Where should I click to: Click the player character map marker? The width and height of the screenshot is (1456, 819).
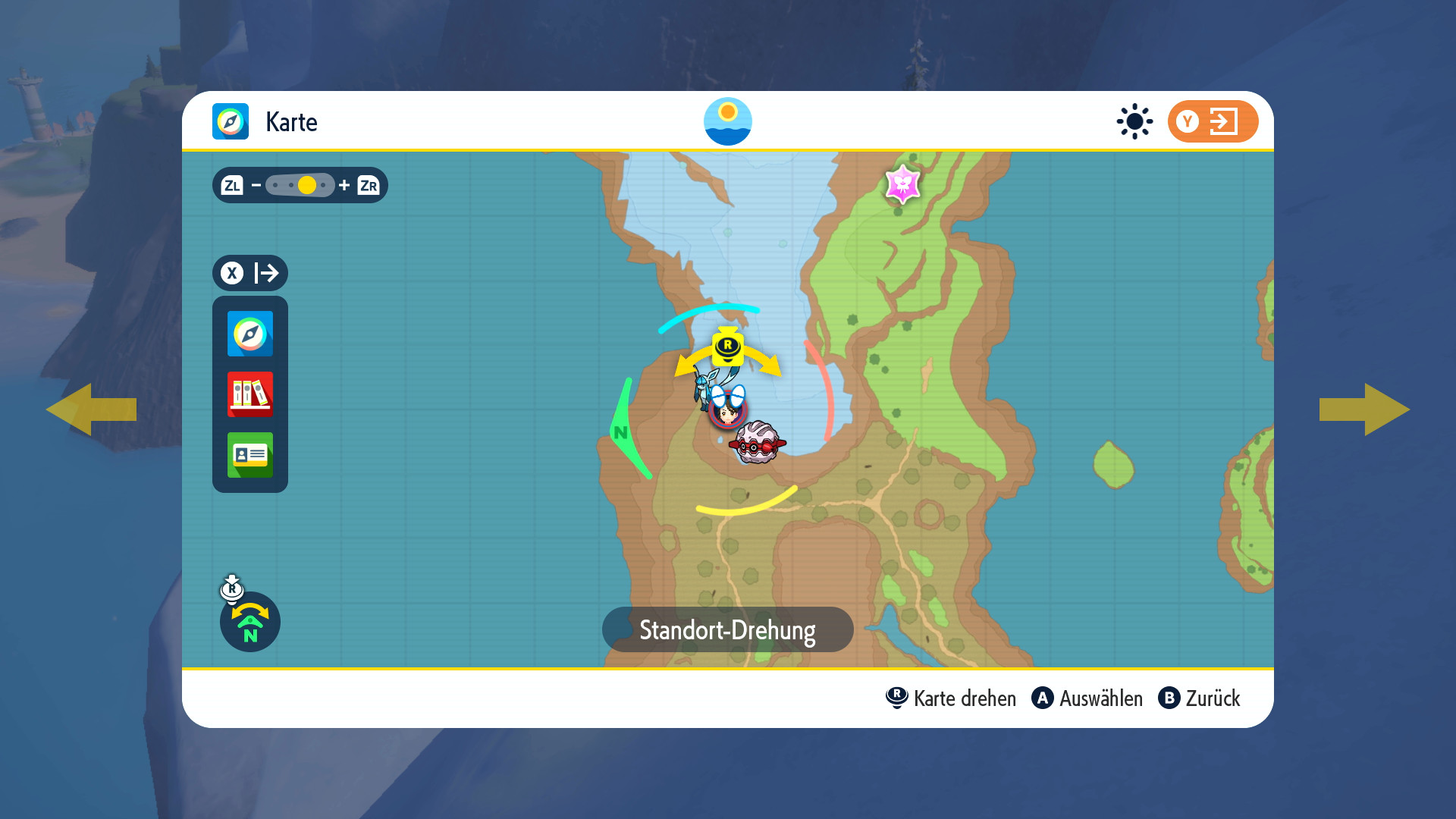[x=727, y=412]
